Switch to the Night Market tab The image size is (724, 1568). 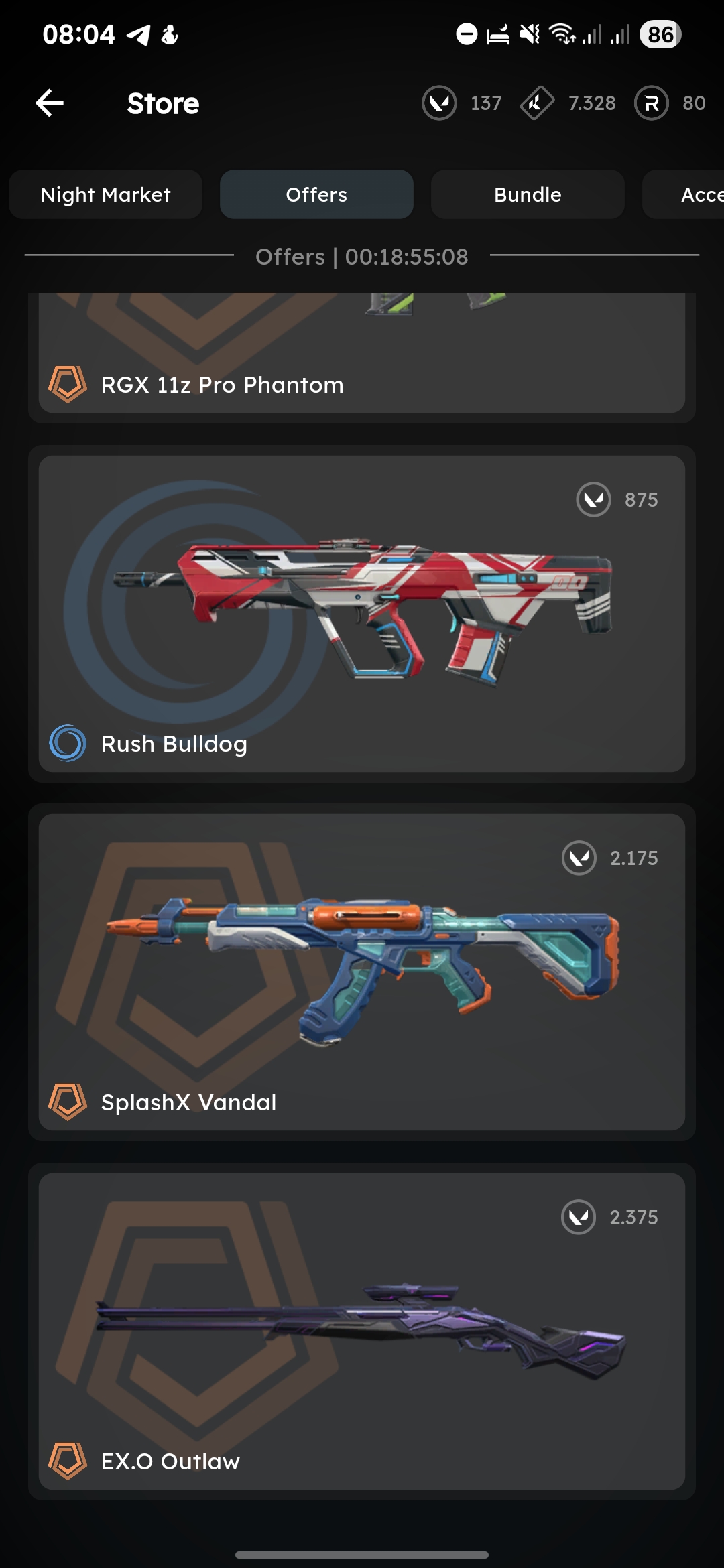click(x=106, y=194)
